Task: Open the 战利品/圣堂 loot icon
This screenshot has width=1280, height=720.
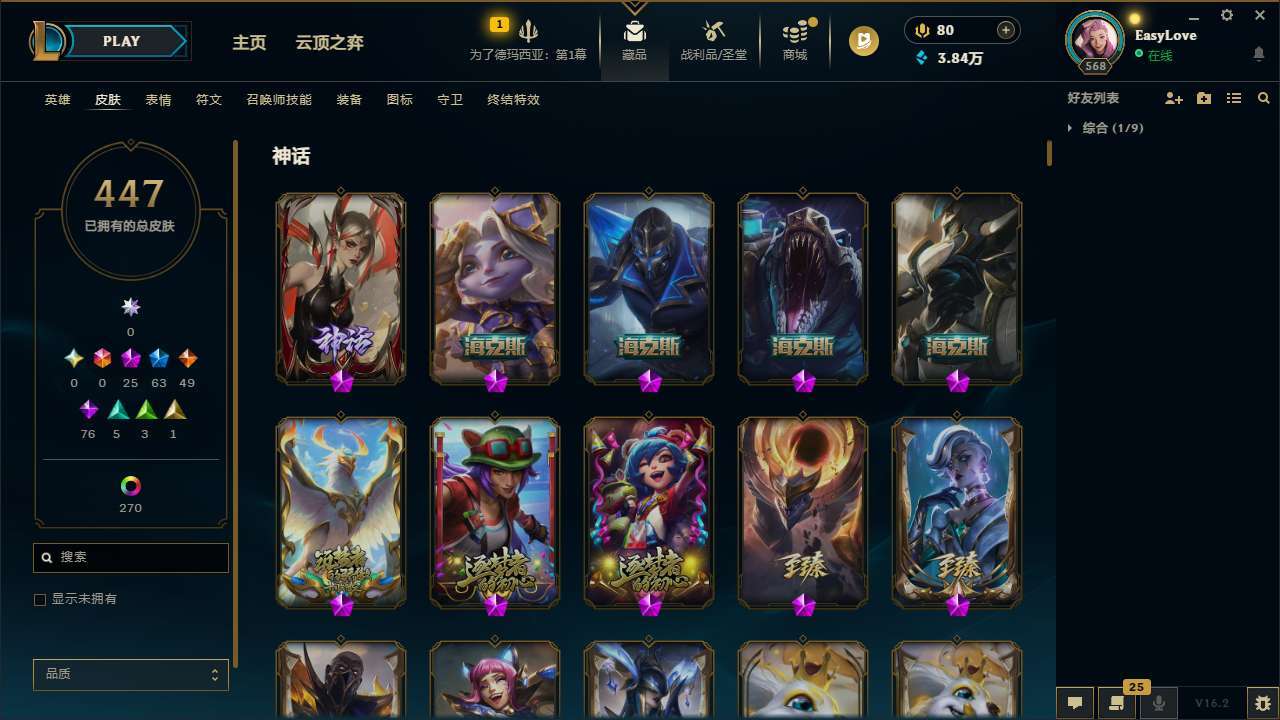Action: 713,35
